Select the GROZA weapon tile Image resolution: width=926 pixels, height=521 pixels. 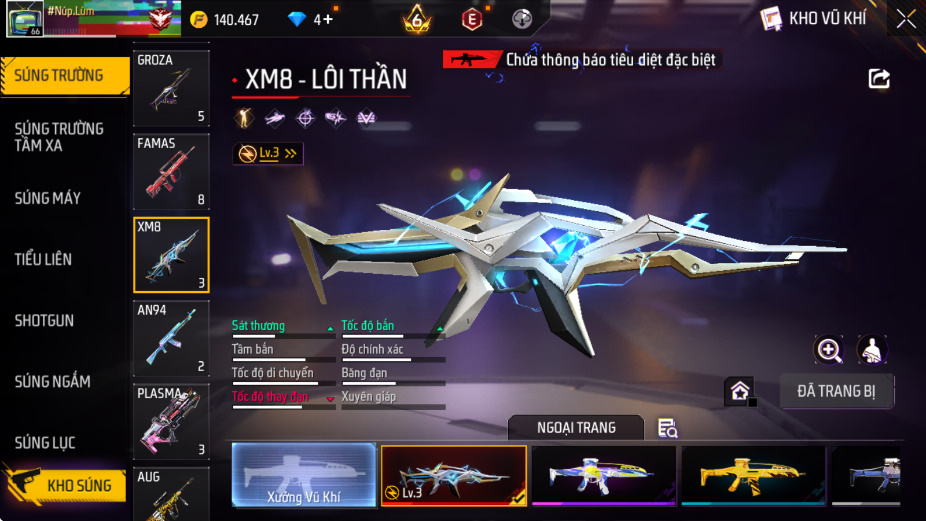[x=171, y=89]
